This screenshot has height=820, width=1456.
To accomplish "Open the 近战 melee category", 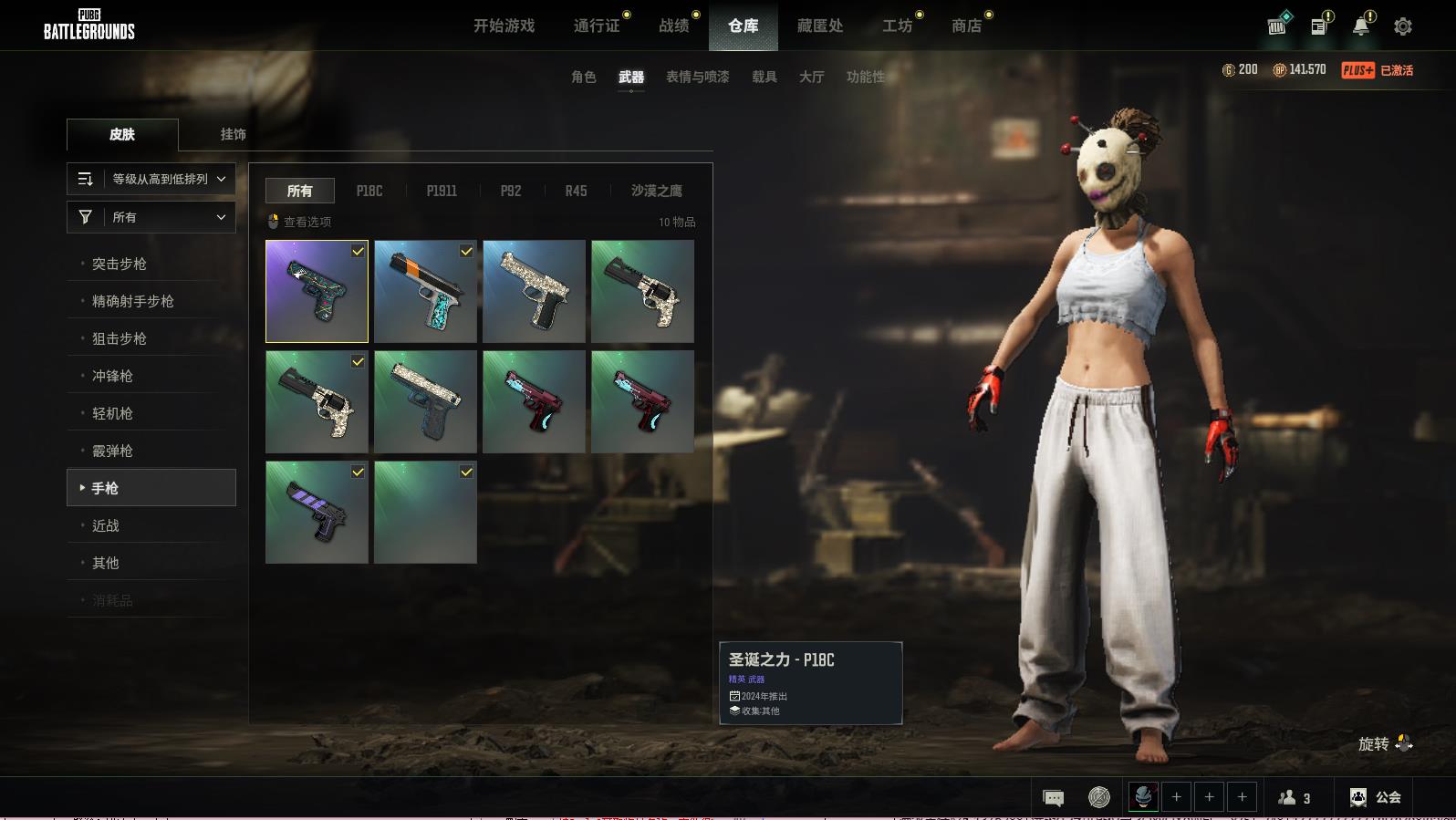I will 105,525.
